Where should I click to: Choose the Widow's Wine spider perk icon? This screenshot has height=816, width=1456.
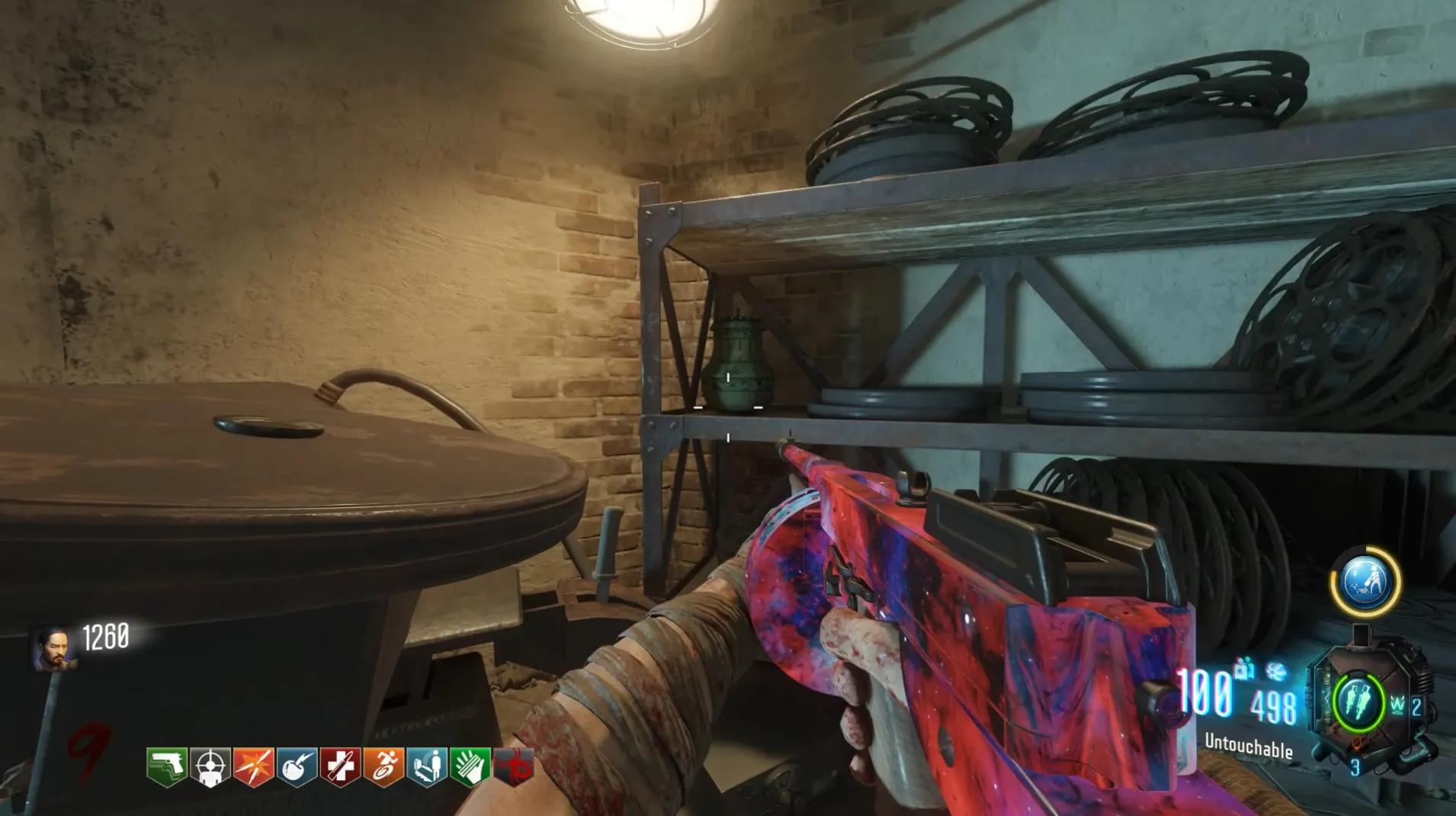click(514, 766)
